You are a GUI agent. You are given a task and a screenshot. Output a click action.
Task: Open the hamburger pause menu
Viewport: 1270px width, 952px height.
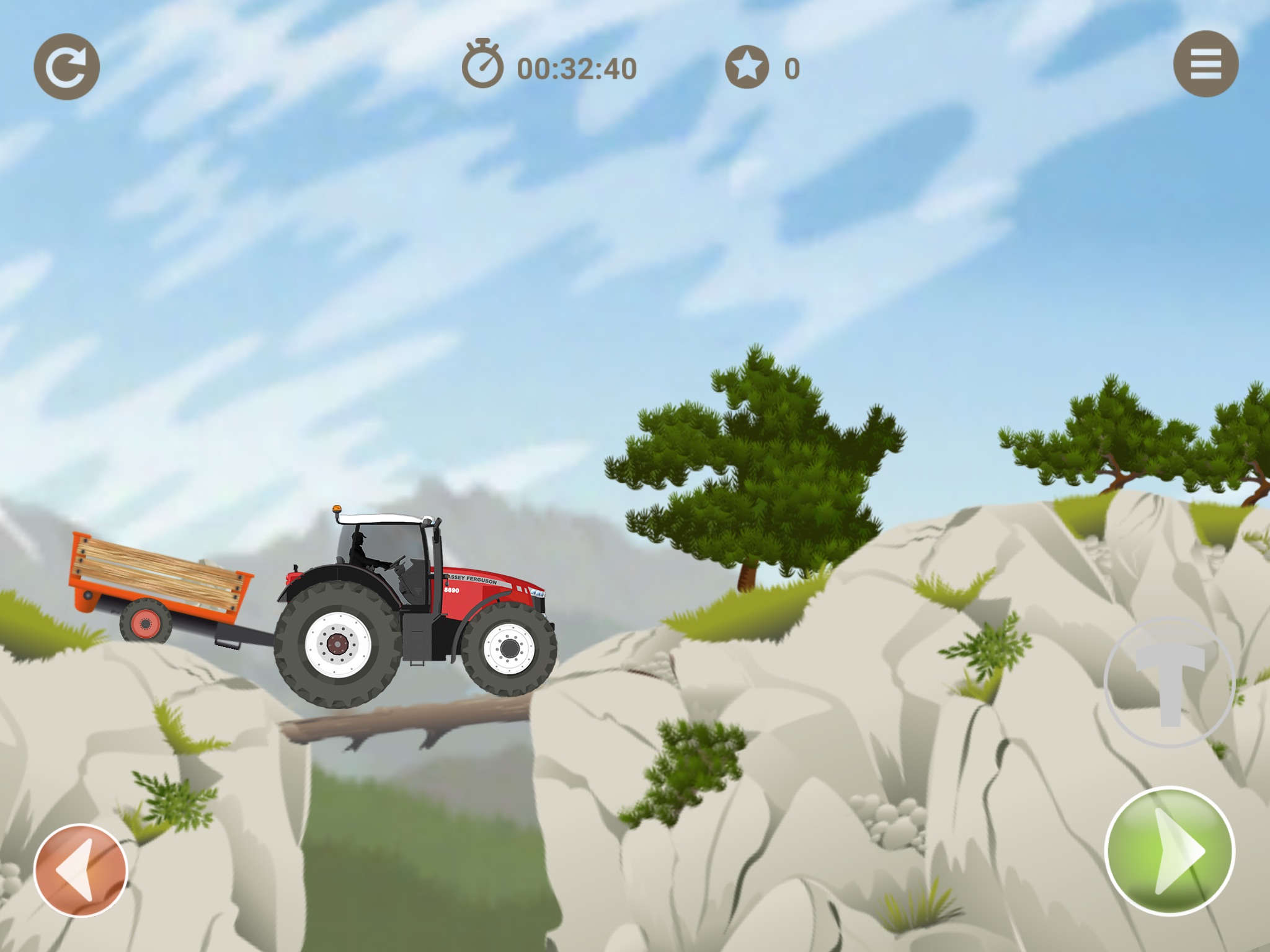1206,64
